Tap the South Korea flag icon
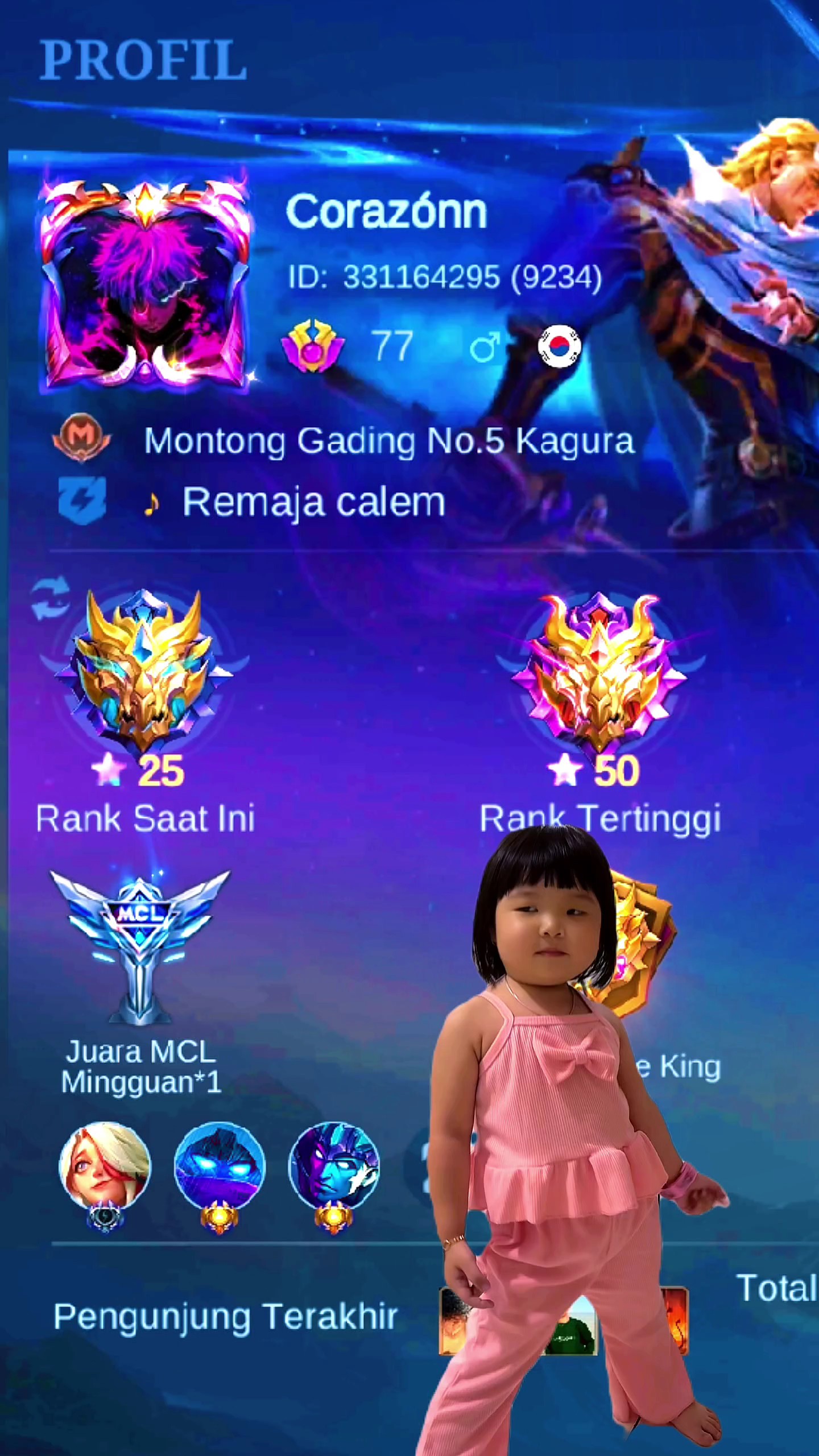The height and width of the screenshot is (1456, 819). (x=559, y=346)
